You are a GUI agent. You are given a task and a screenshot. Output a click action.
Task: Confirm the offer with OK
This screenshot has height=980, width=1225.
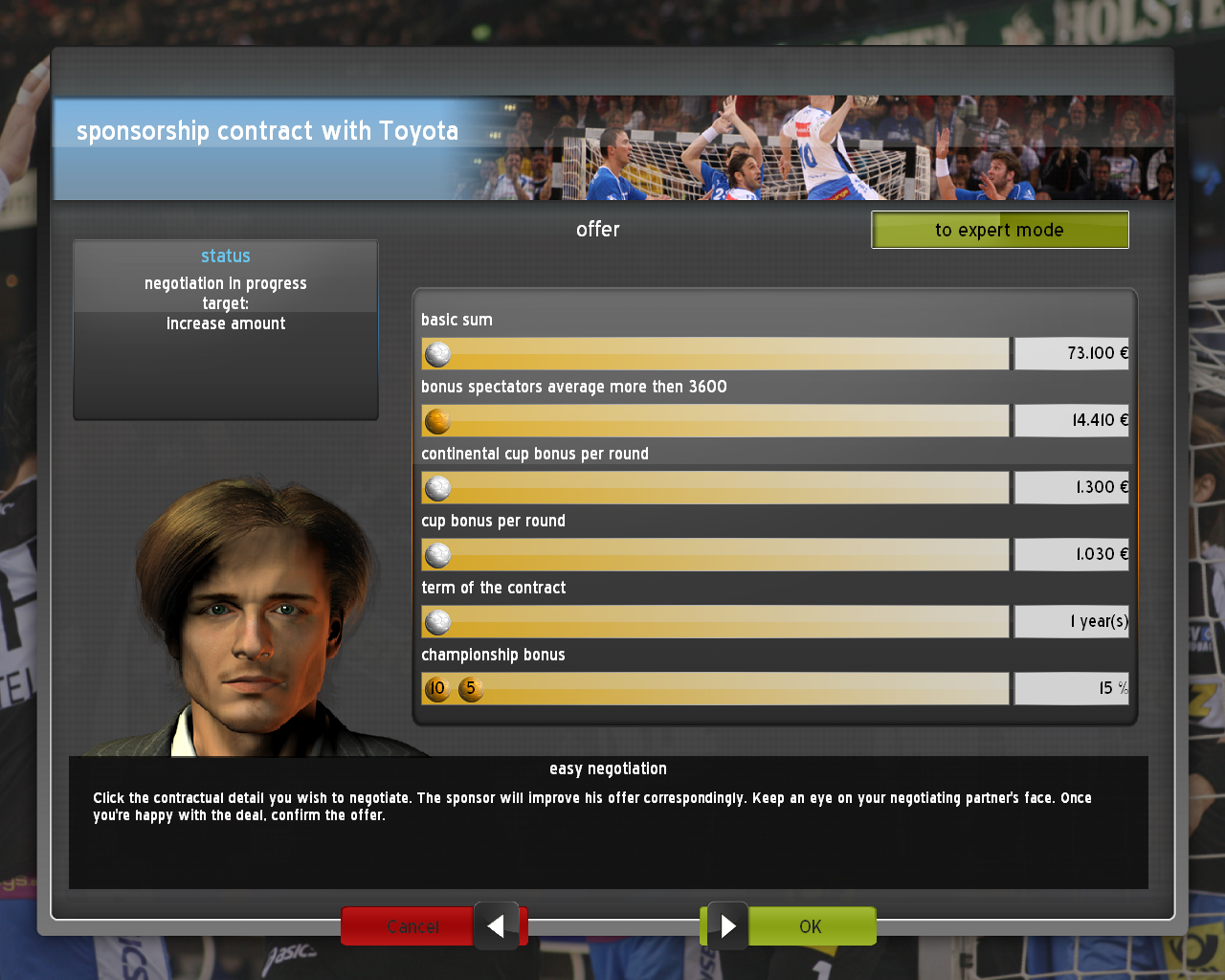coord(811,926)
